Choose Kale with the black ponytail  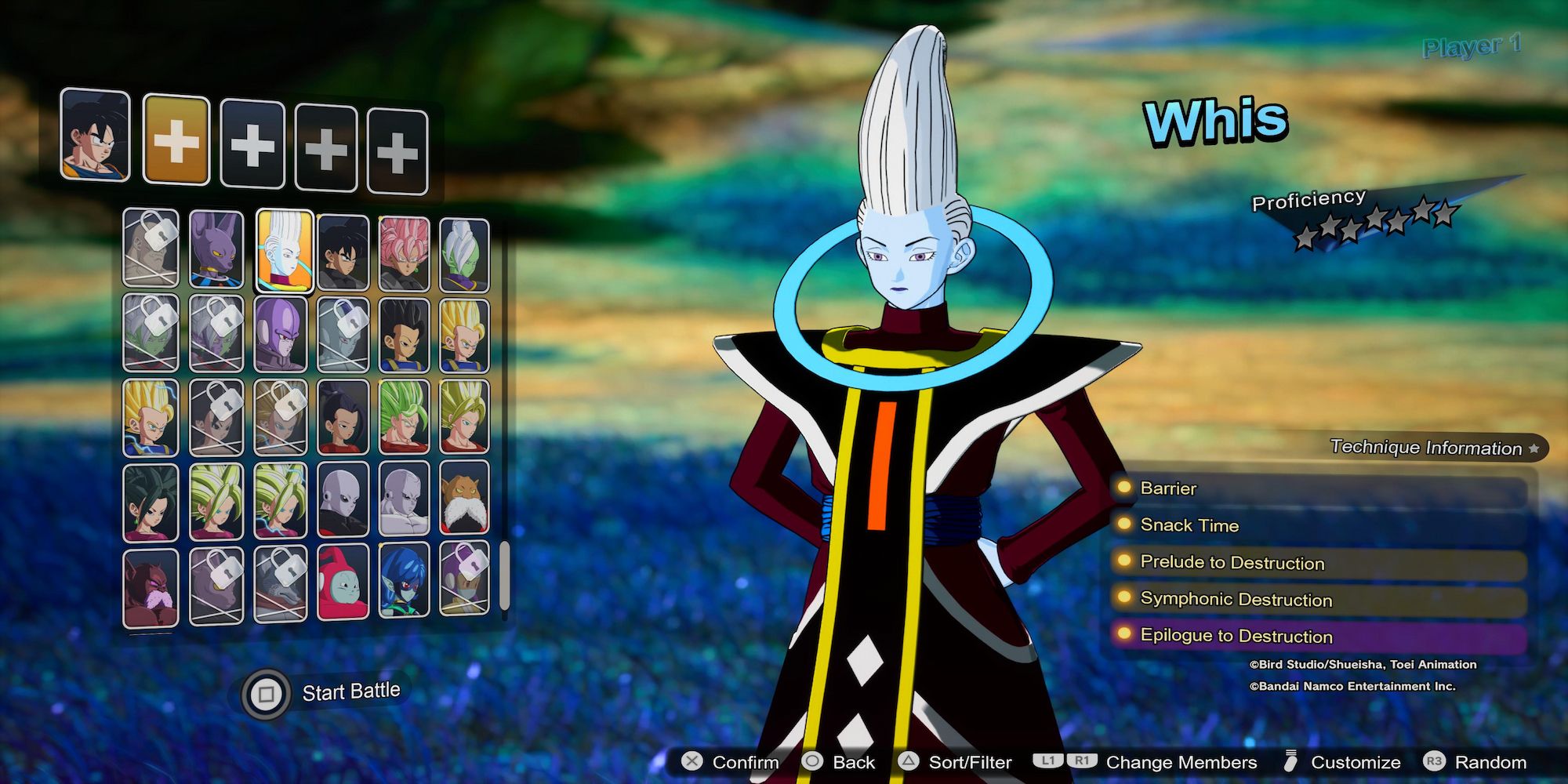[343, 418]
